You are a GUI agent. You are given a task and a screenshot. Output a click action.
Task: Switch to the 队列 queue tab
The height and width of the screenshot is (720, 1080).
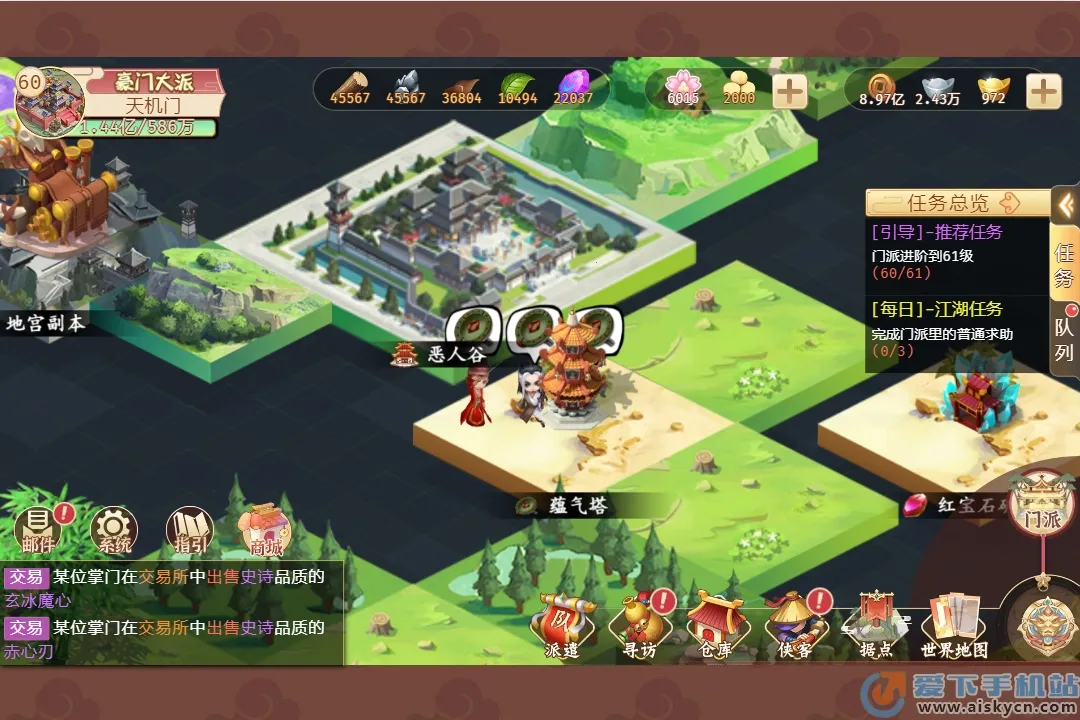[x=1064, y=340]
